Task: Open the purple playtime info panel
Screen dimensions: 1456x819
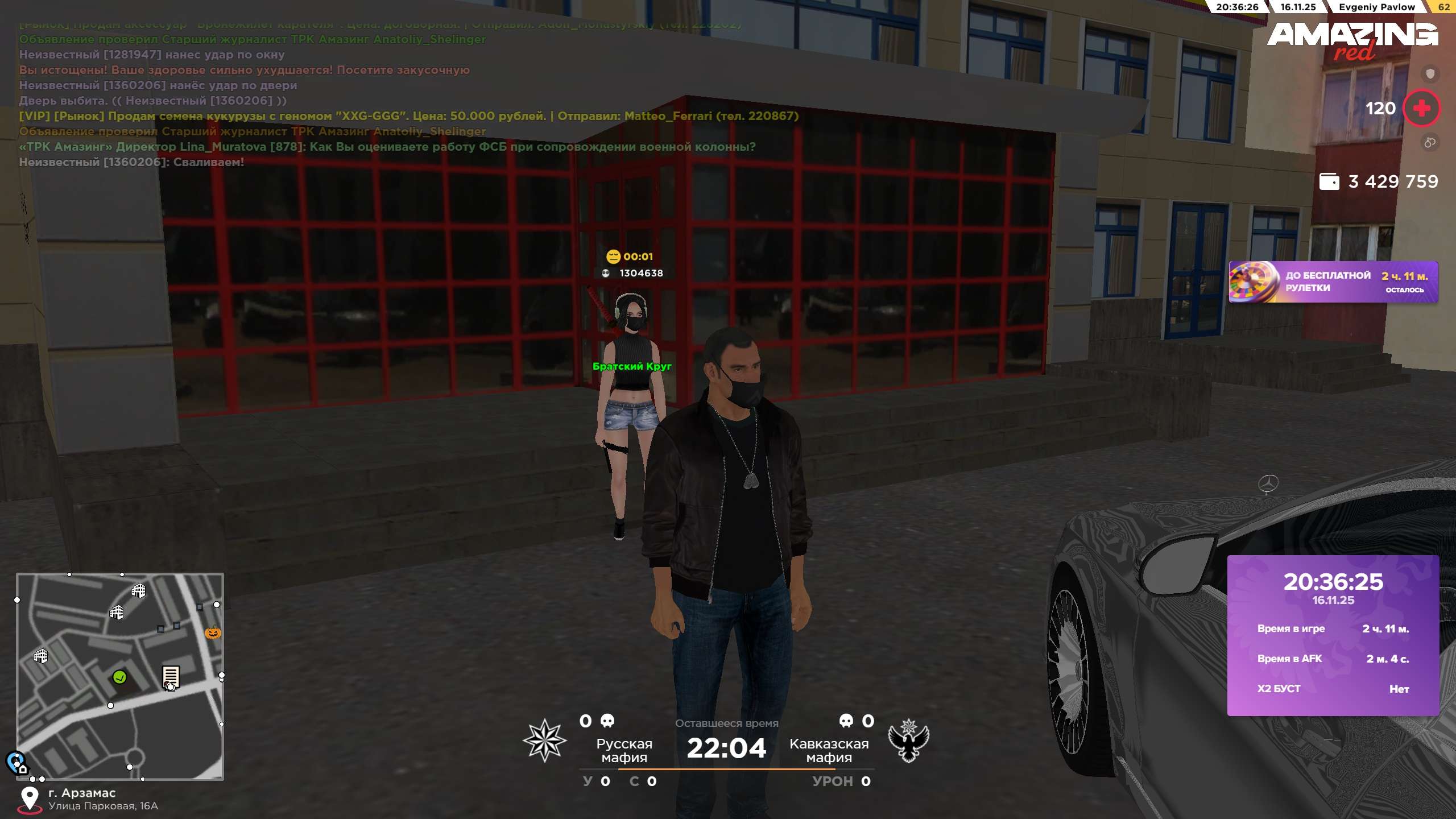Action: 1333,635
